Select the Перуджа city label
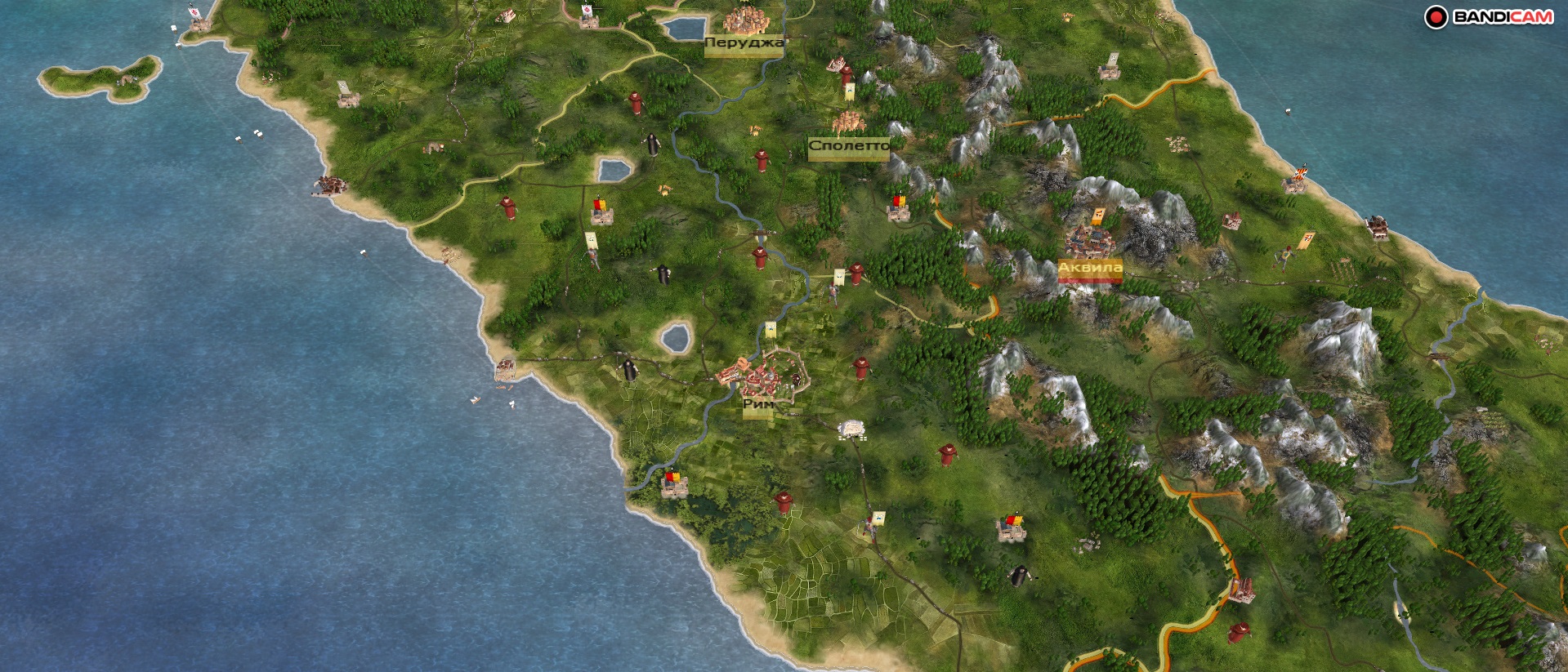1568x672 pixels. click(x=744, y=42)
